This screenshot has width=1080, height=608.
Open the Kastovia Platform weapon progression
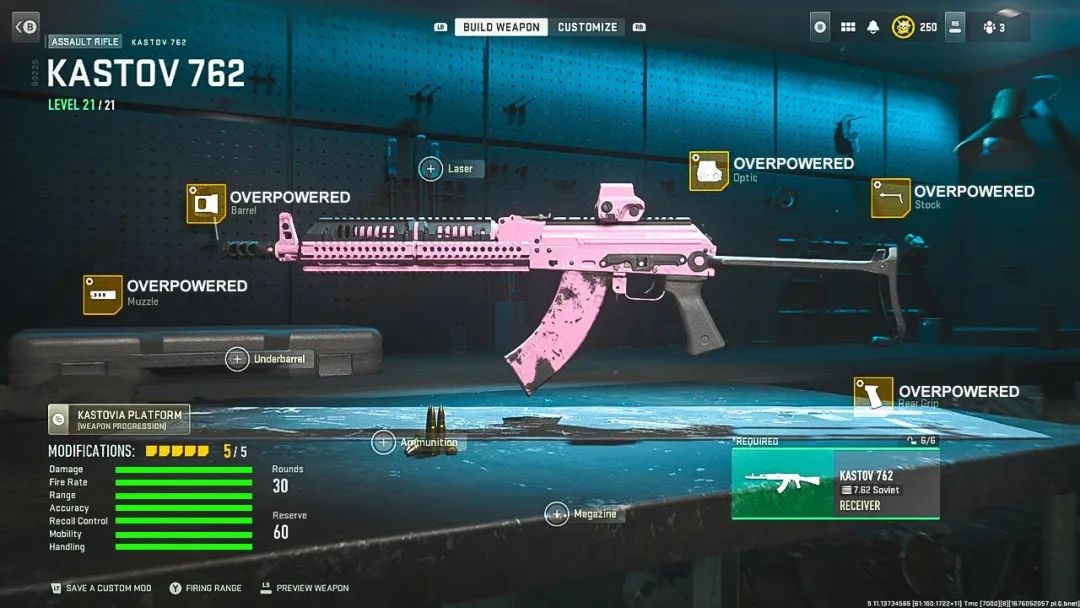pyautogui.click(x=119, y=419)
